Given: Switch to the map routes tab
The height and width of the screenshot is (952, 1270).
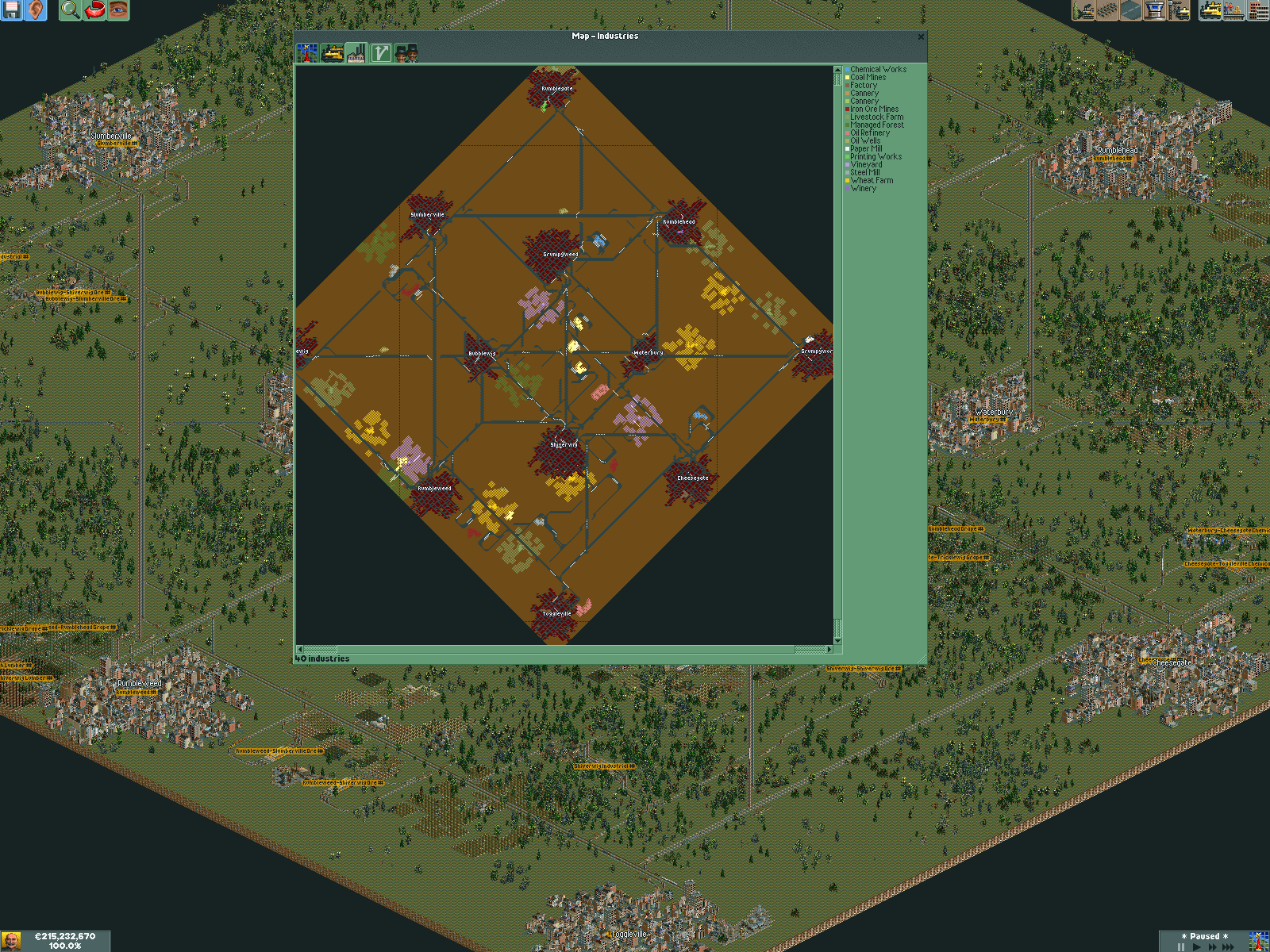Looking at the screenshot, I should [x=381, y=53].
